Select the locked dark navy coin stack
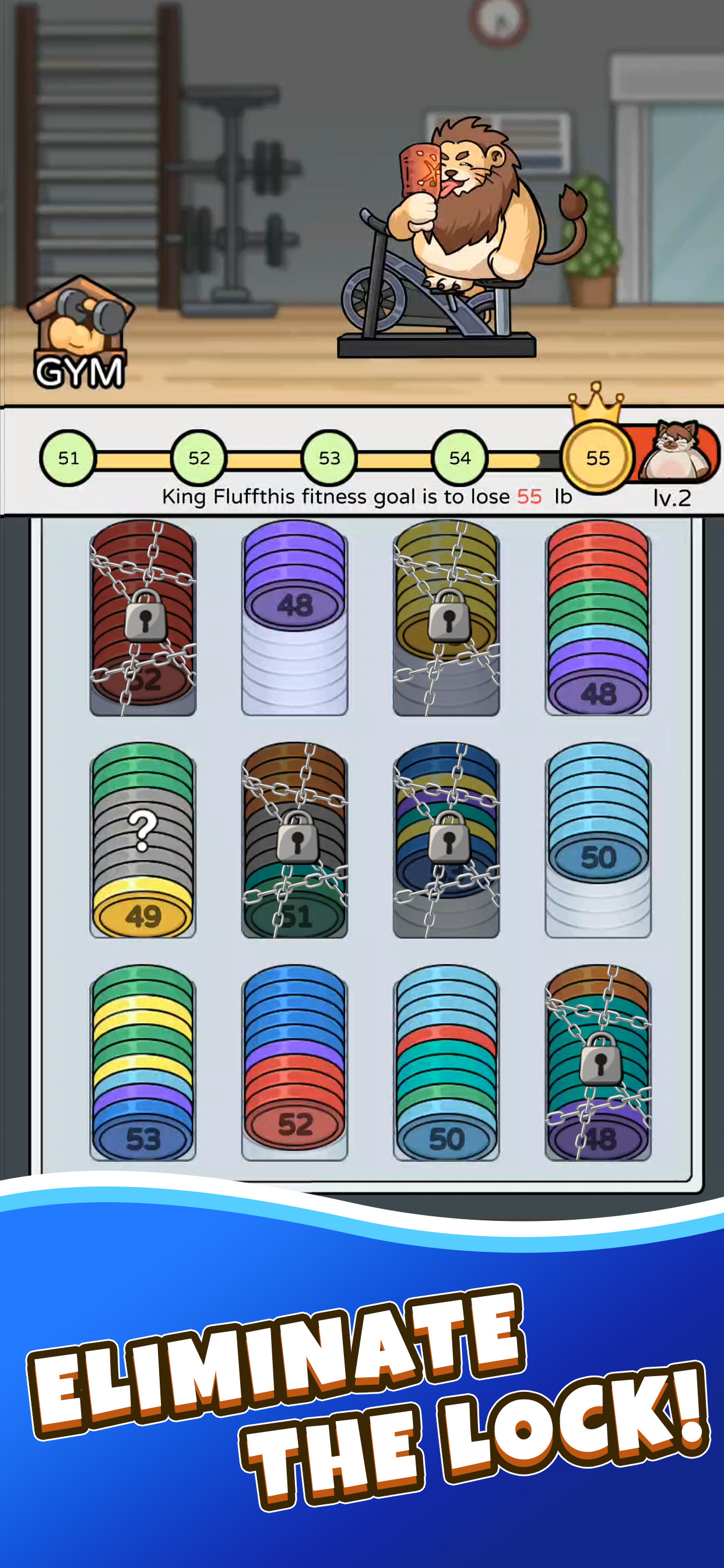 446,839
